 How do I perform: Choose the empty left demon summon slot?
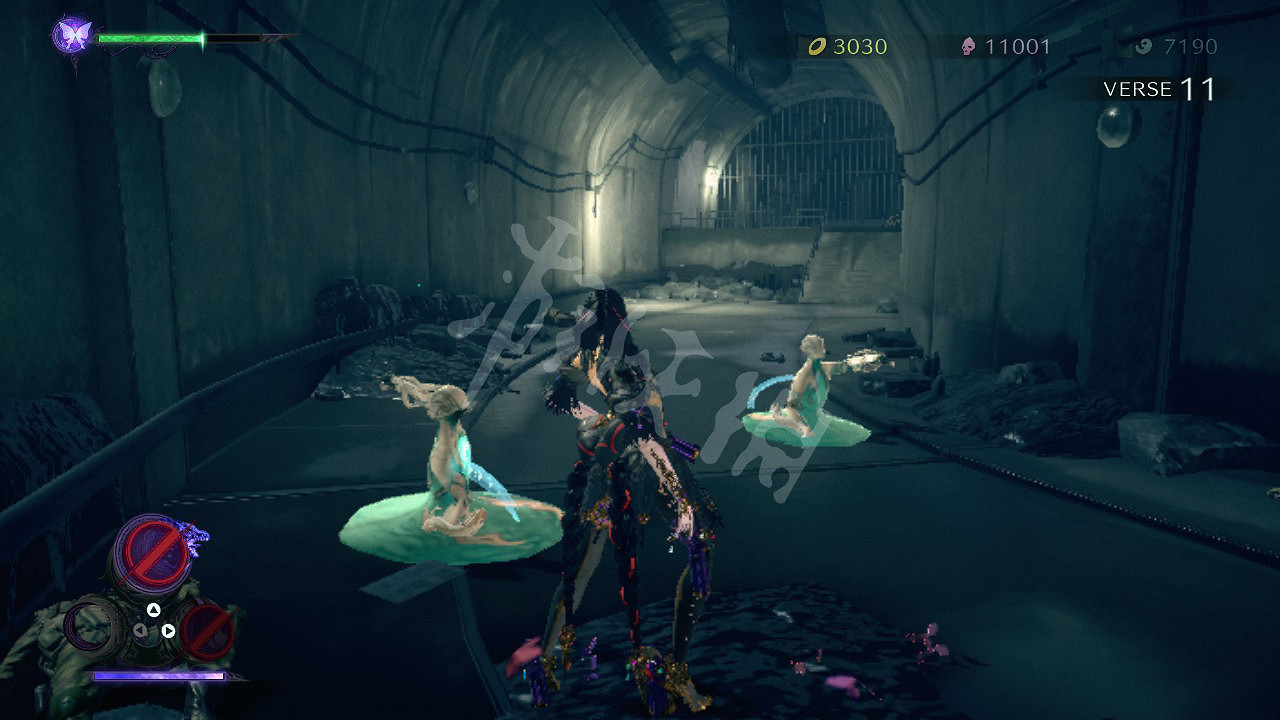[x=95, y=627]
